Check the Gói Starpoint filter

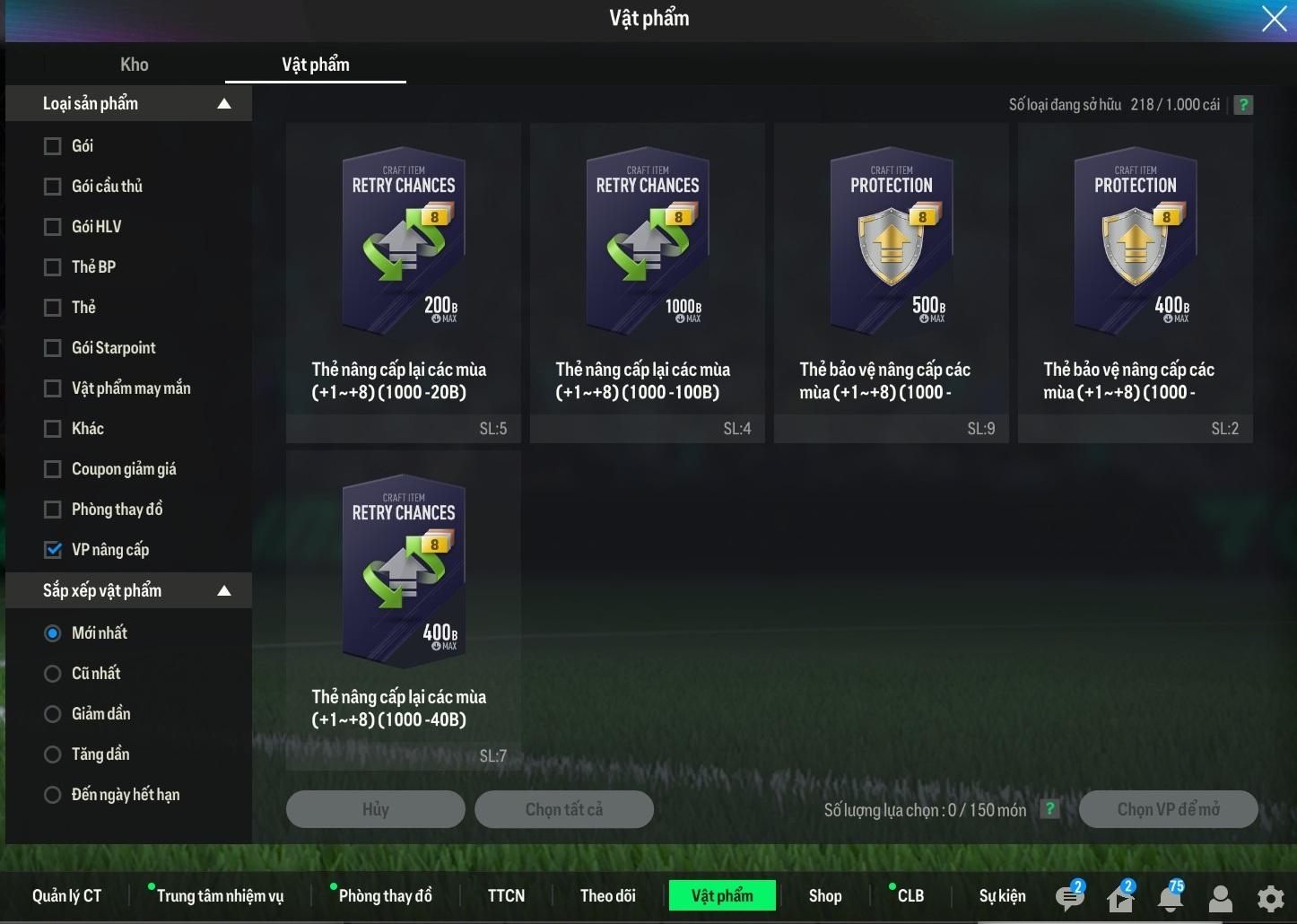click(53, 348)
